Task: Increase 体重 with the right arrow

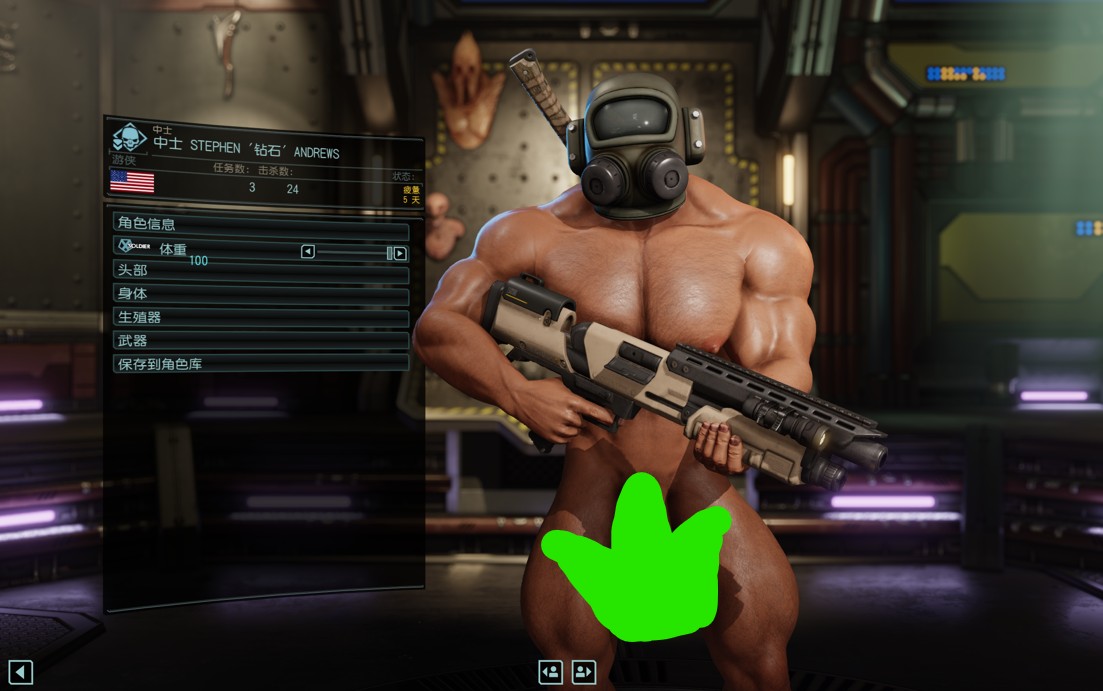Action: coord(400,253)
